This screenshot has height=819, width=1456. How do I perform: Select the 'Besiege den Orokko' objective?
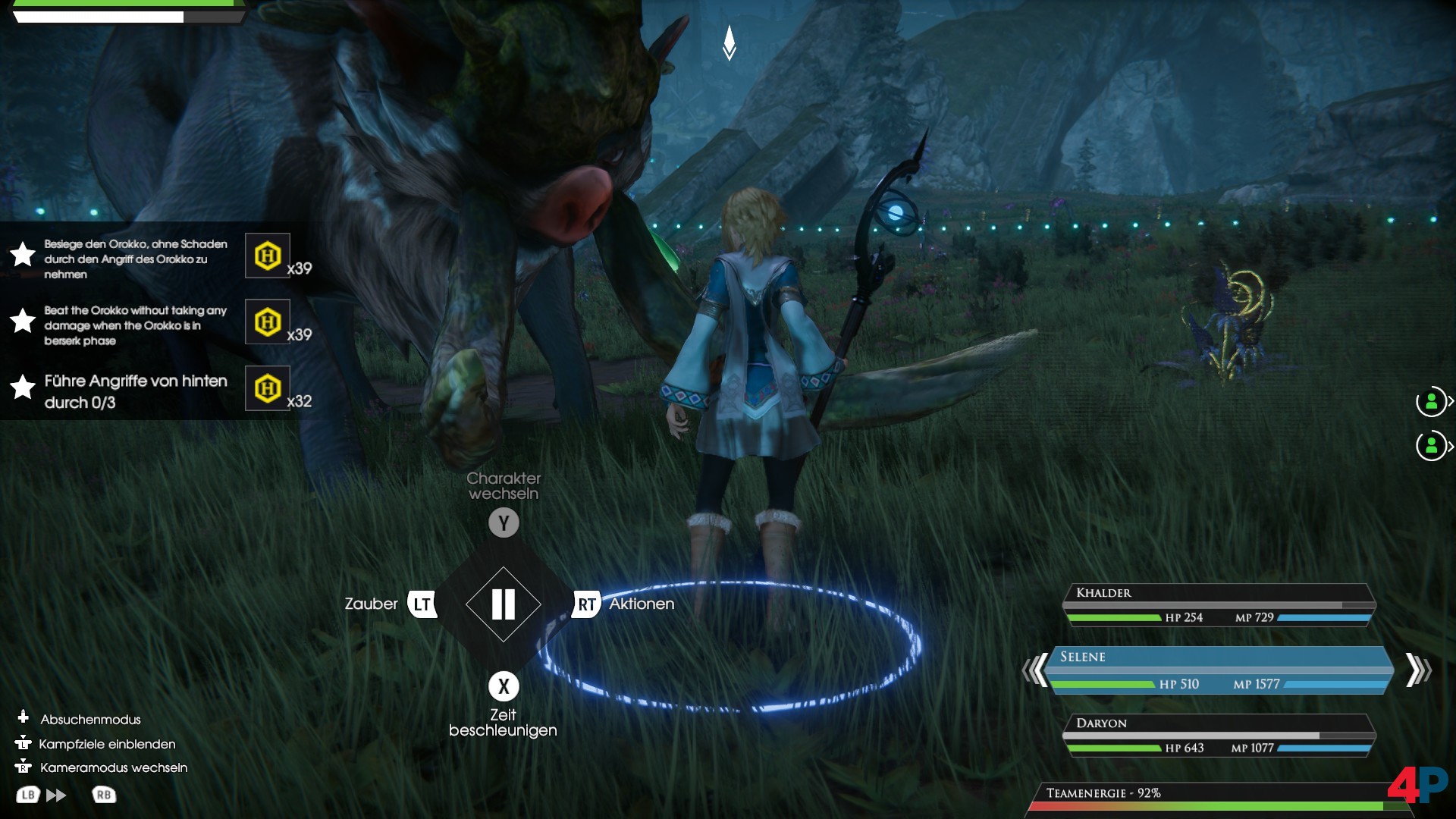coord(135,259)
